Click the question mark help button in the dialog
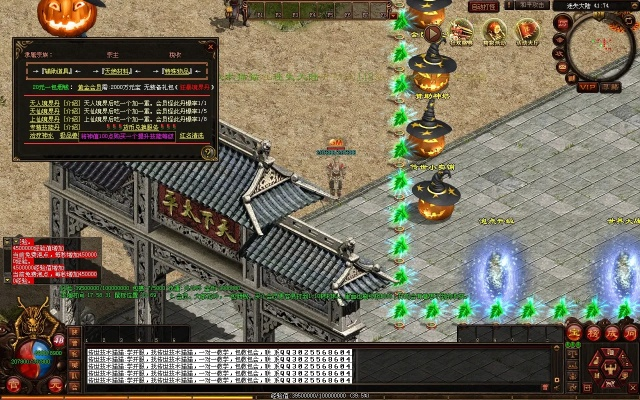This screenshot has width=640, height=400. pyautogui.click(x=208, y=152)
